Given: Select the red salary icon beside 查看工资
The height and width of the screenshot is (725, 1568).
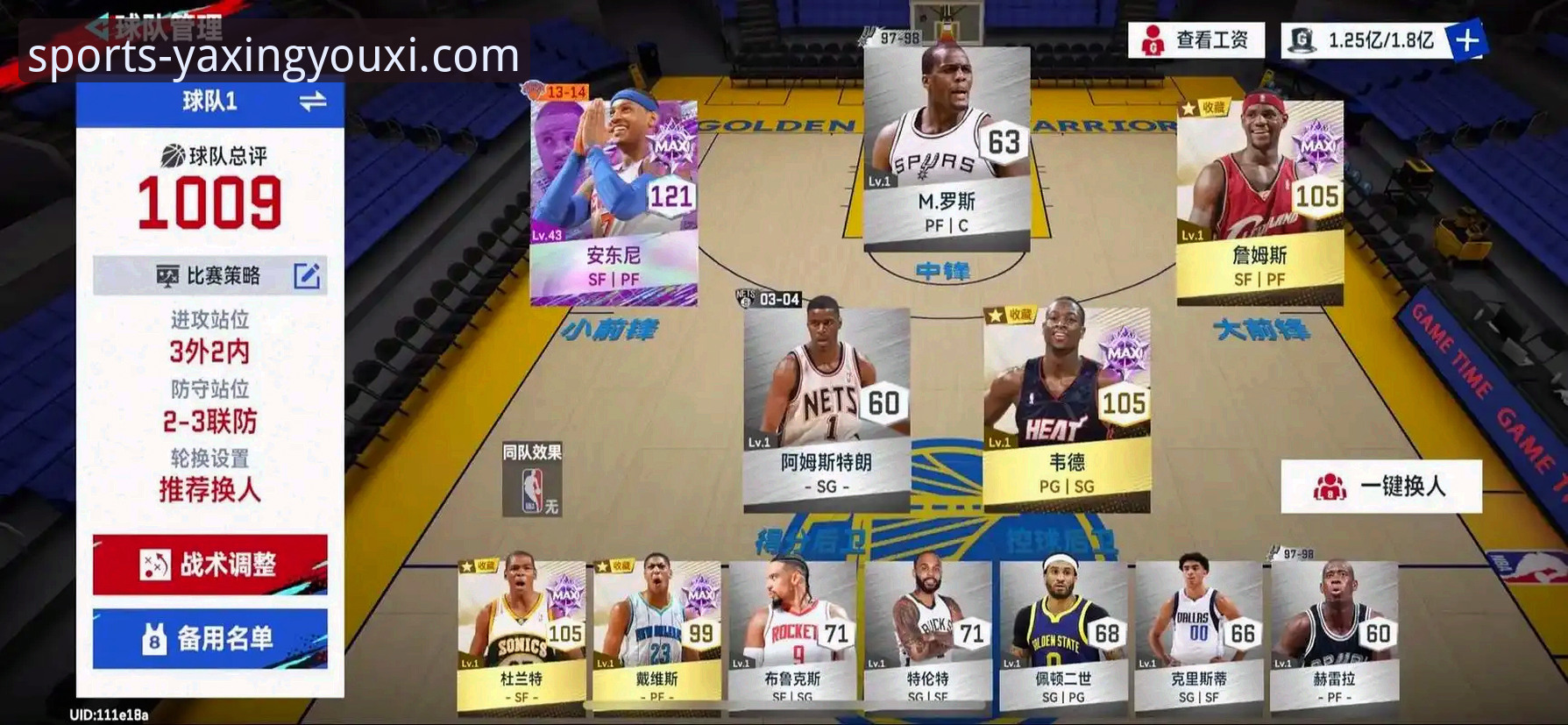Looking at the screenshot, I should [1152, 38].
